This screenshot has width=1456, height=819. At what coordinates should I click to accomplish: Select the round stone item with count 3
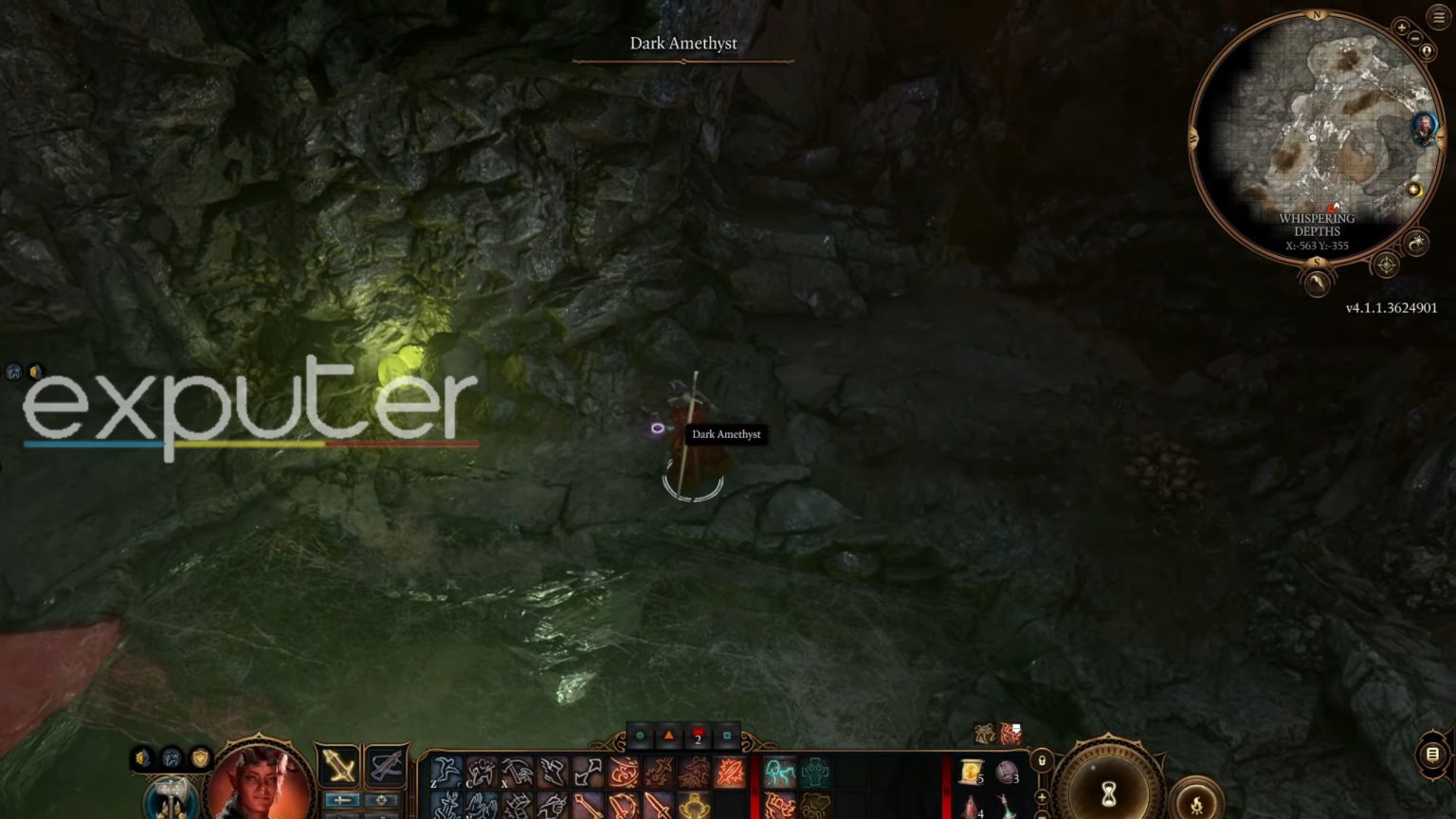pyautogui.click(x=1007, y=772)
